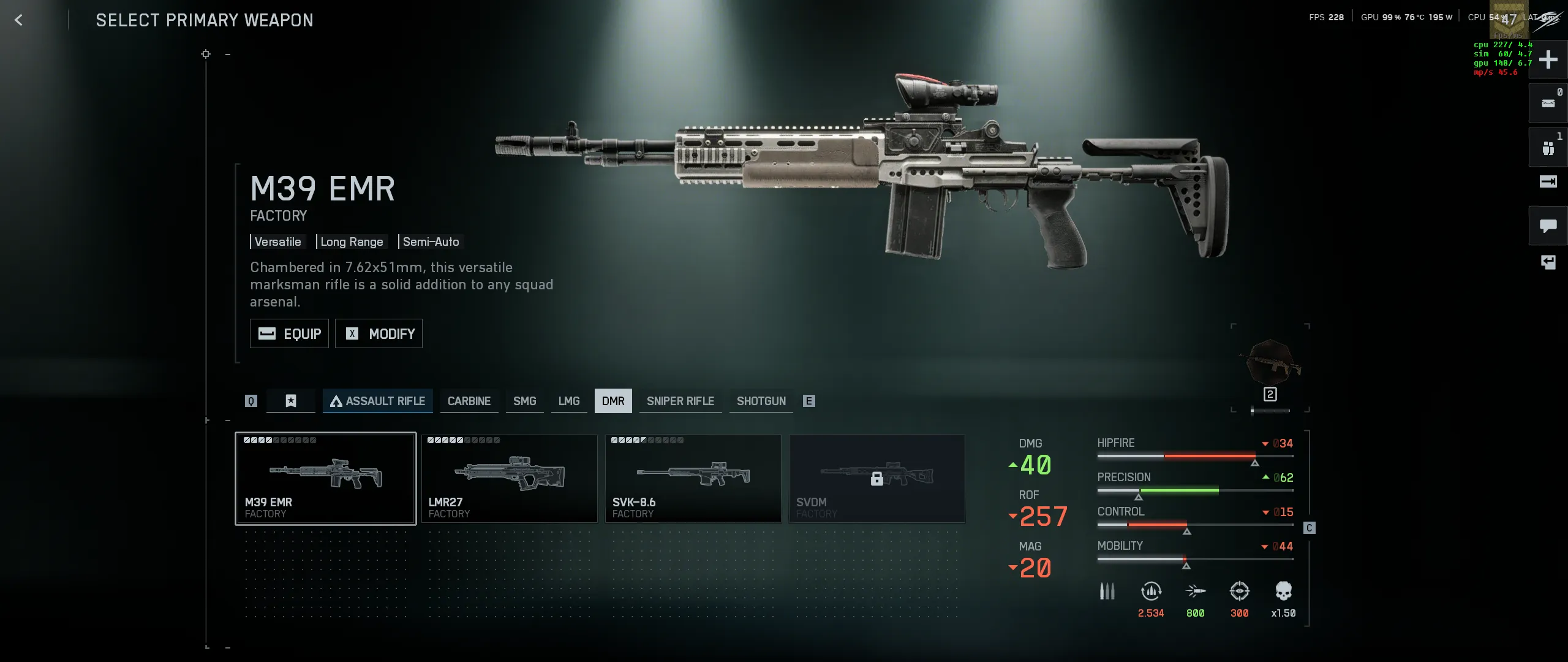Click the EQUIP button
The image size is (1568, 662).
[x=289, y=333]
